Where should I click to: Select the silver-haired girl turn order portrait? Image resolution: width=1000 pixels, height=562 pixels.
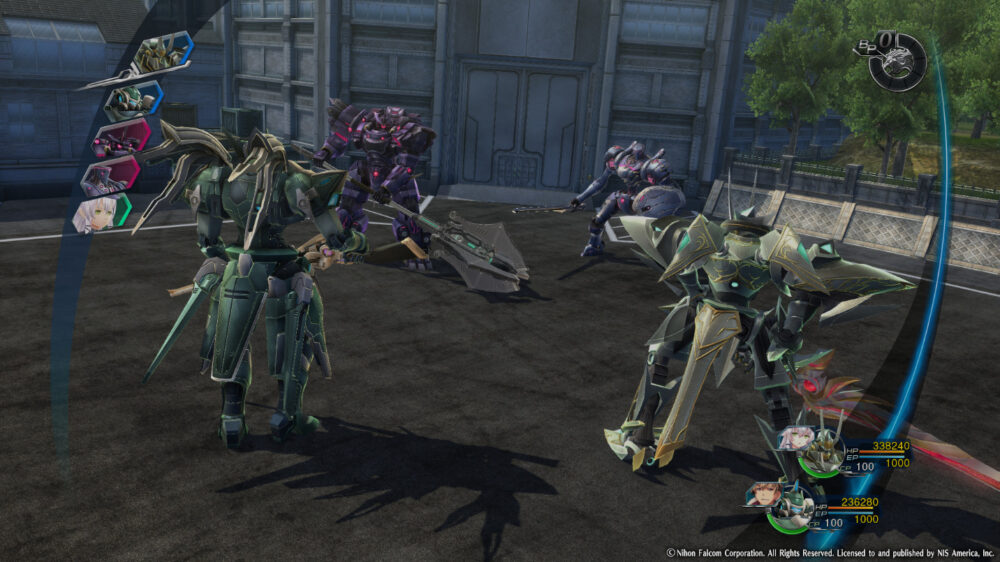[100, 213]
